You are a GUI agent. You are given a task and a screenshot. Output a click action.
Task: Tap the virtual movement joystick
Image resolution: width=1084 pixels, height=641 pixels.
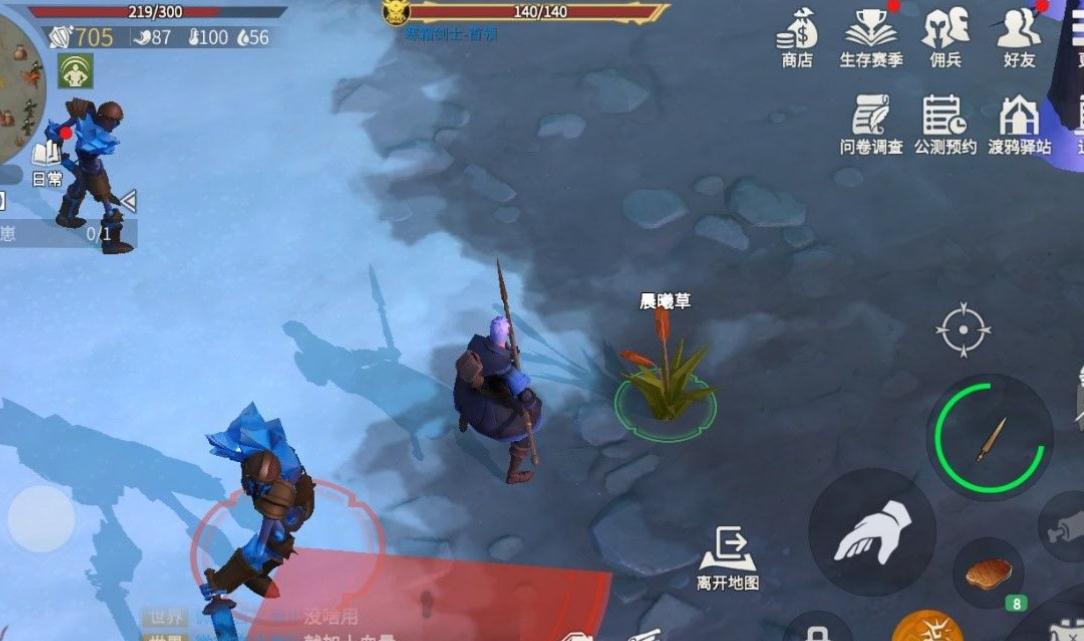click(x=42, y=518)
